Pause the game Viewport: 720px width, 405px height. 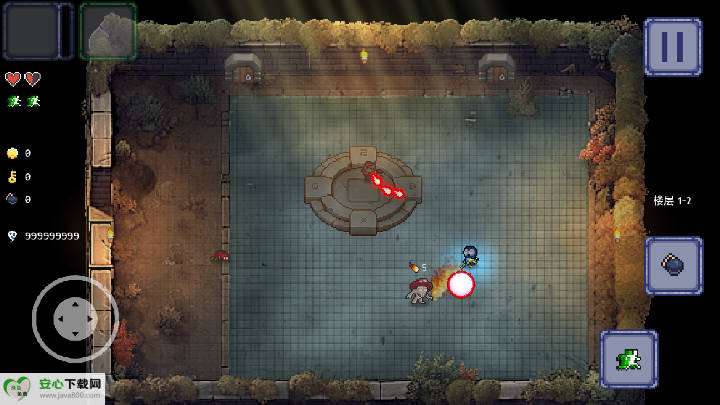point(672,46)
